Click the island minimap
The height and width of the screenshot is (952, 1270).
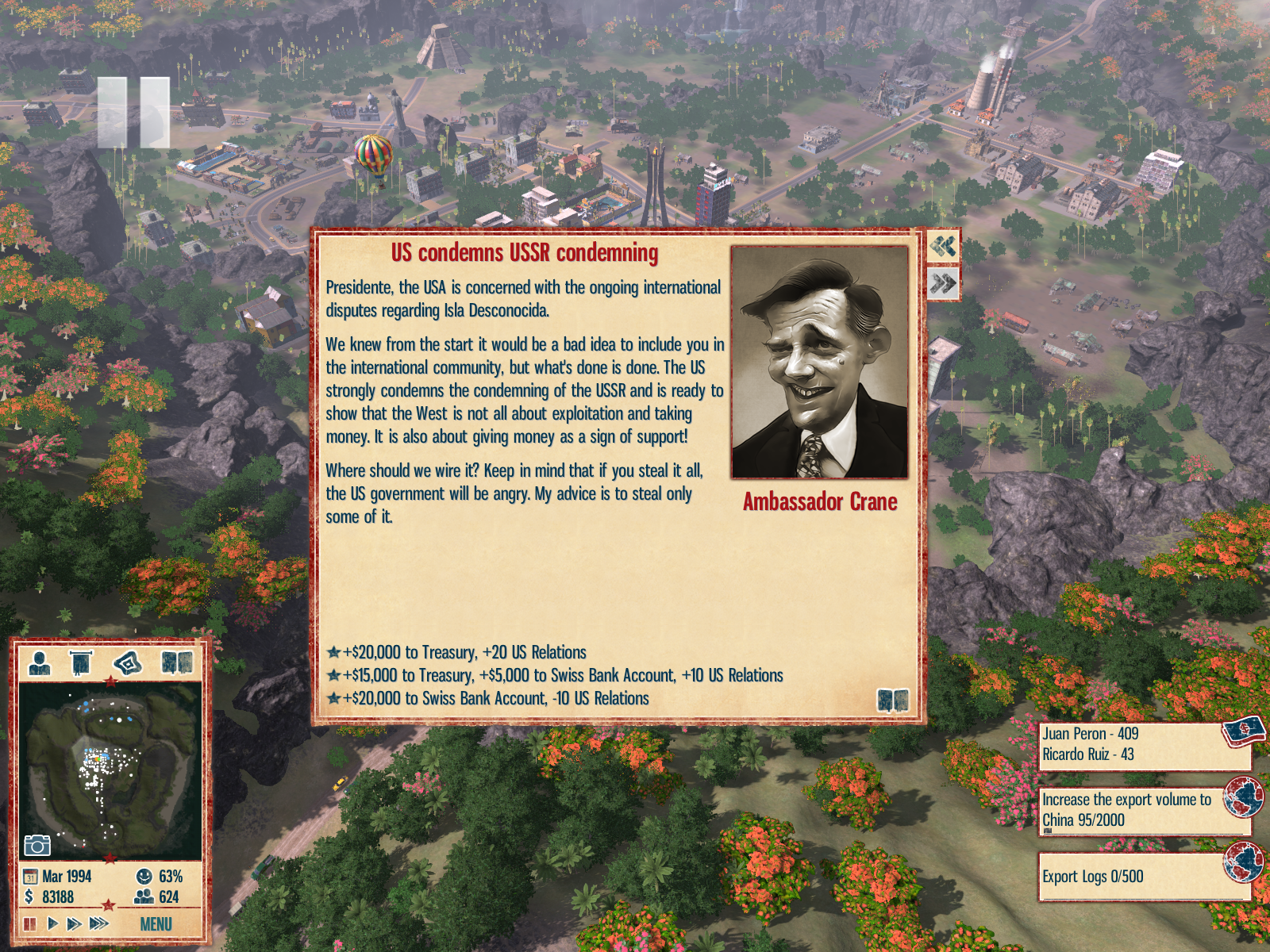point(110,770)
